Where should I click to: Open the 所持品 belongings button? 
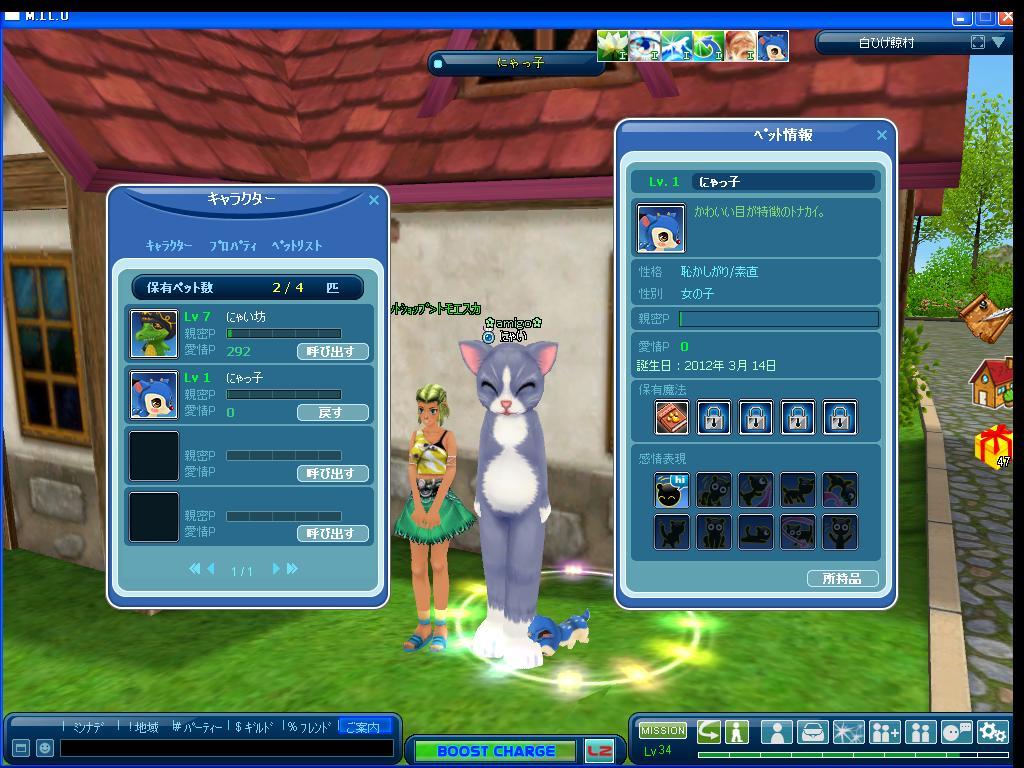coord(842,579)
